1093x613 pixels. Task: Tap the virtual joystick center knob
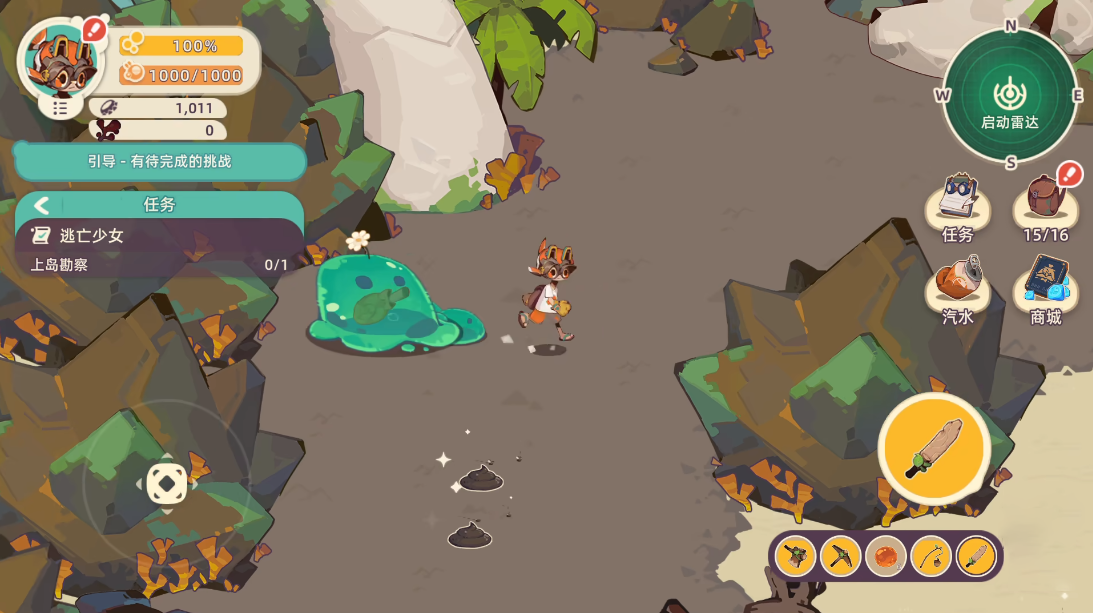tap(167, 484)
